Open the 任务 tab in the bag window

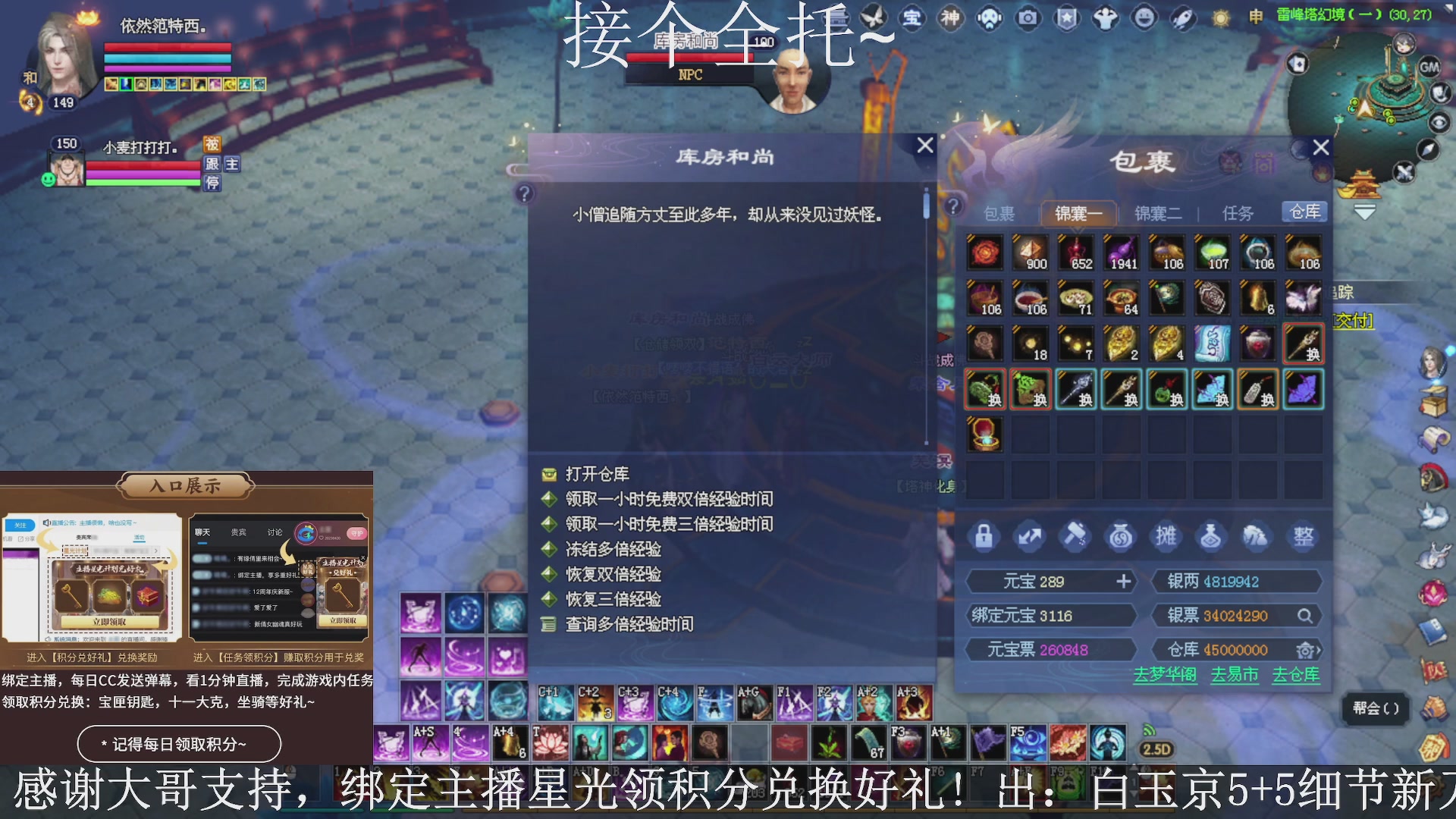pos(1236,213)
